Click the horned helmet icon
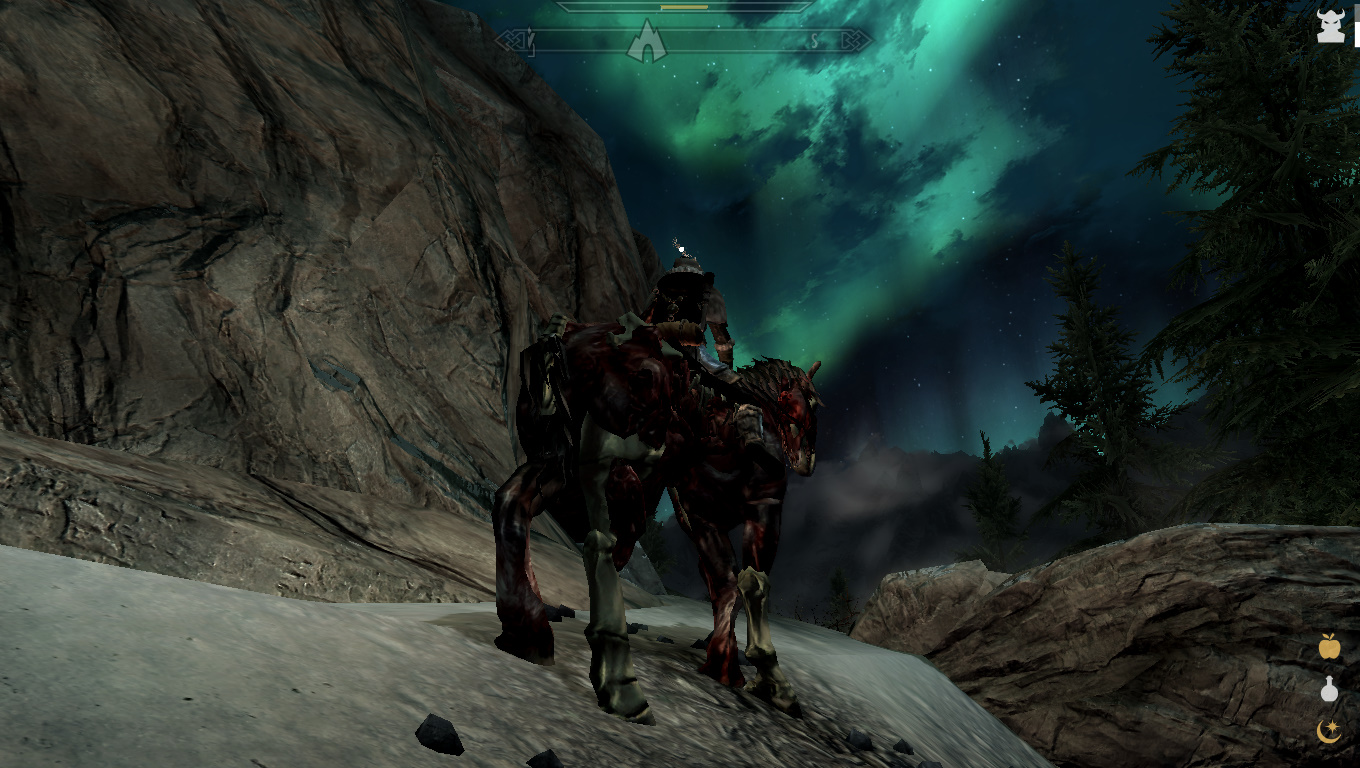1360x768 pixels. [1330, 26]
